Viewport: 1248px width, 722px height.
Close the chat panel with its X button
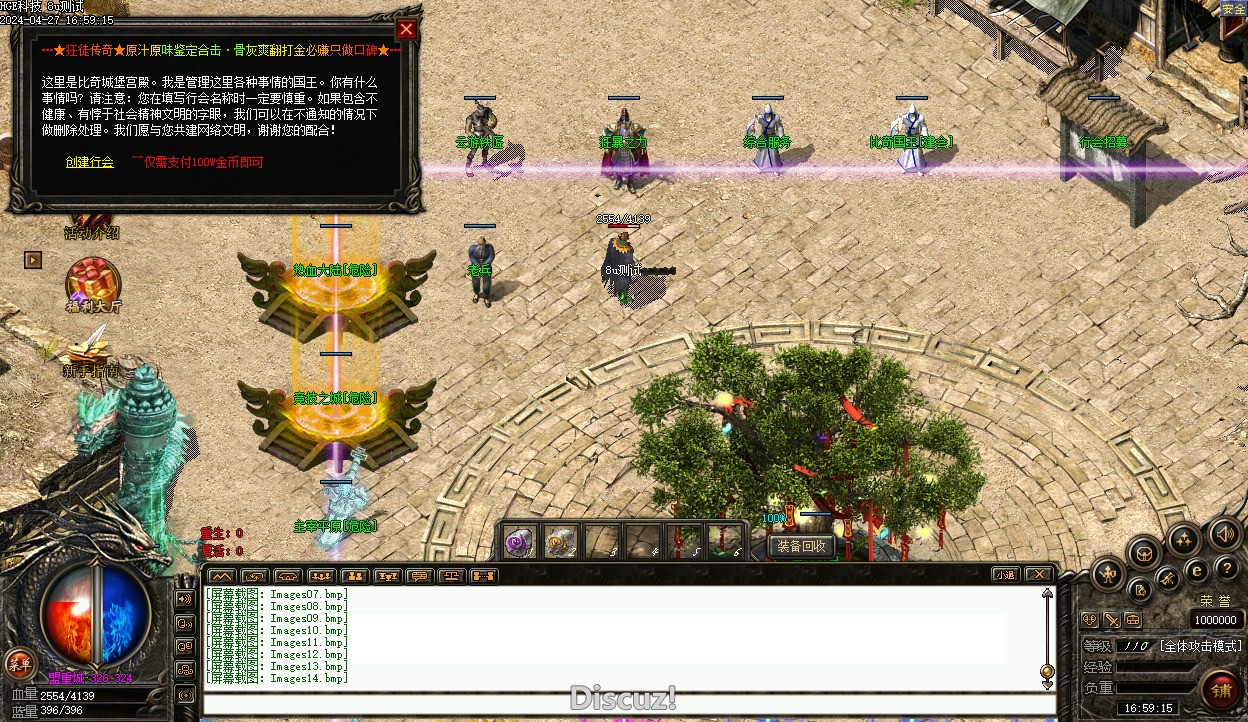[x=1039, y=575]
